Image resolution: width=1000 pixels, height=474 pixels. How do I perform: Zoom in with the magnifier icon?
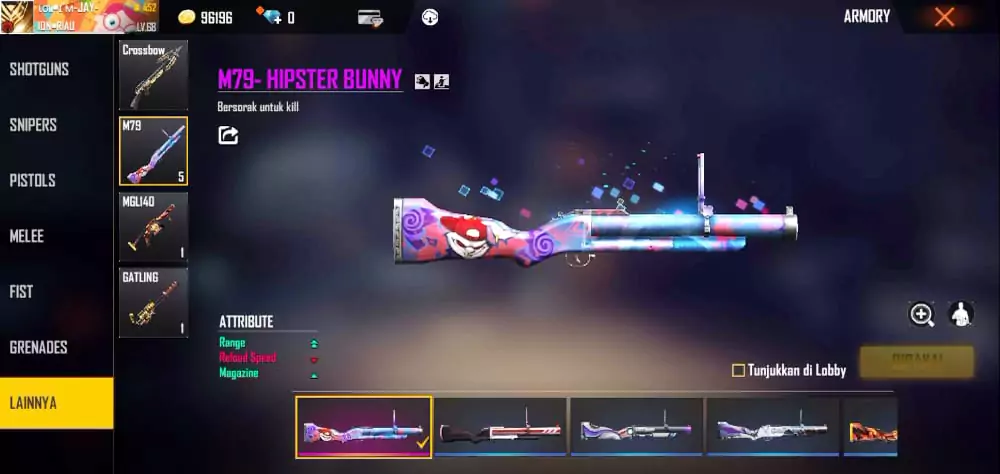click(x=921, y=315)
